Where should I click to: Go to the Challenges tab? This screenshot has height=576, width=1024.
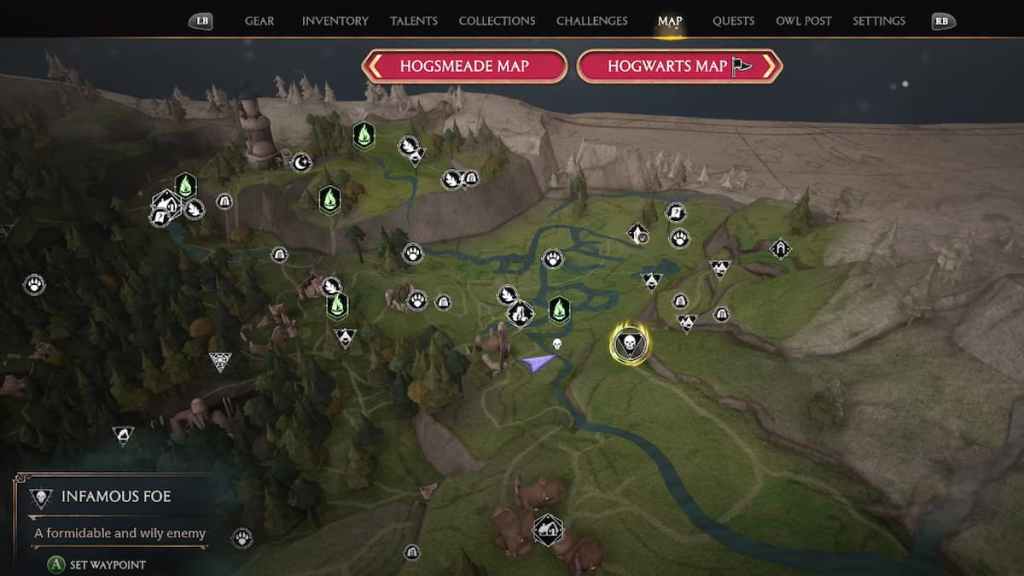592,21
